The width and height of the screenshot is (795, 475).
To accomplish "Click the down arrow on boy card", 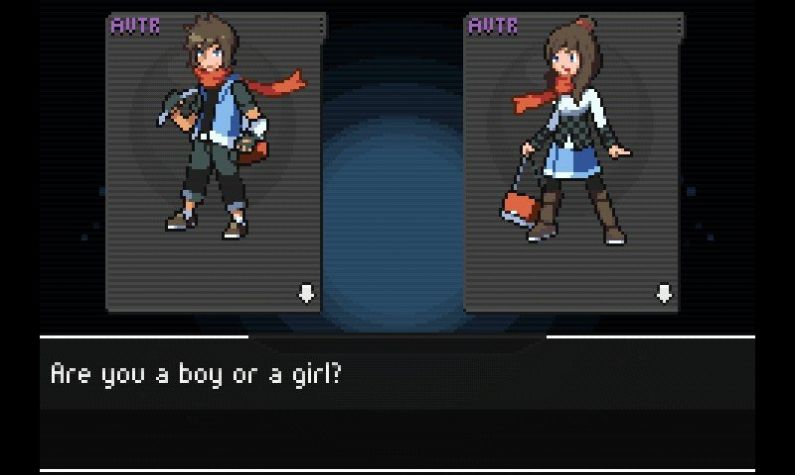I will pos(307,293).
